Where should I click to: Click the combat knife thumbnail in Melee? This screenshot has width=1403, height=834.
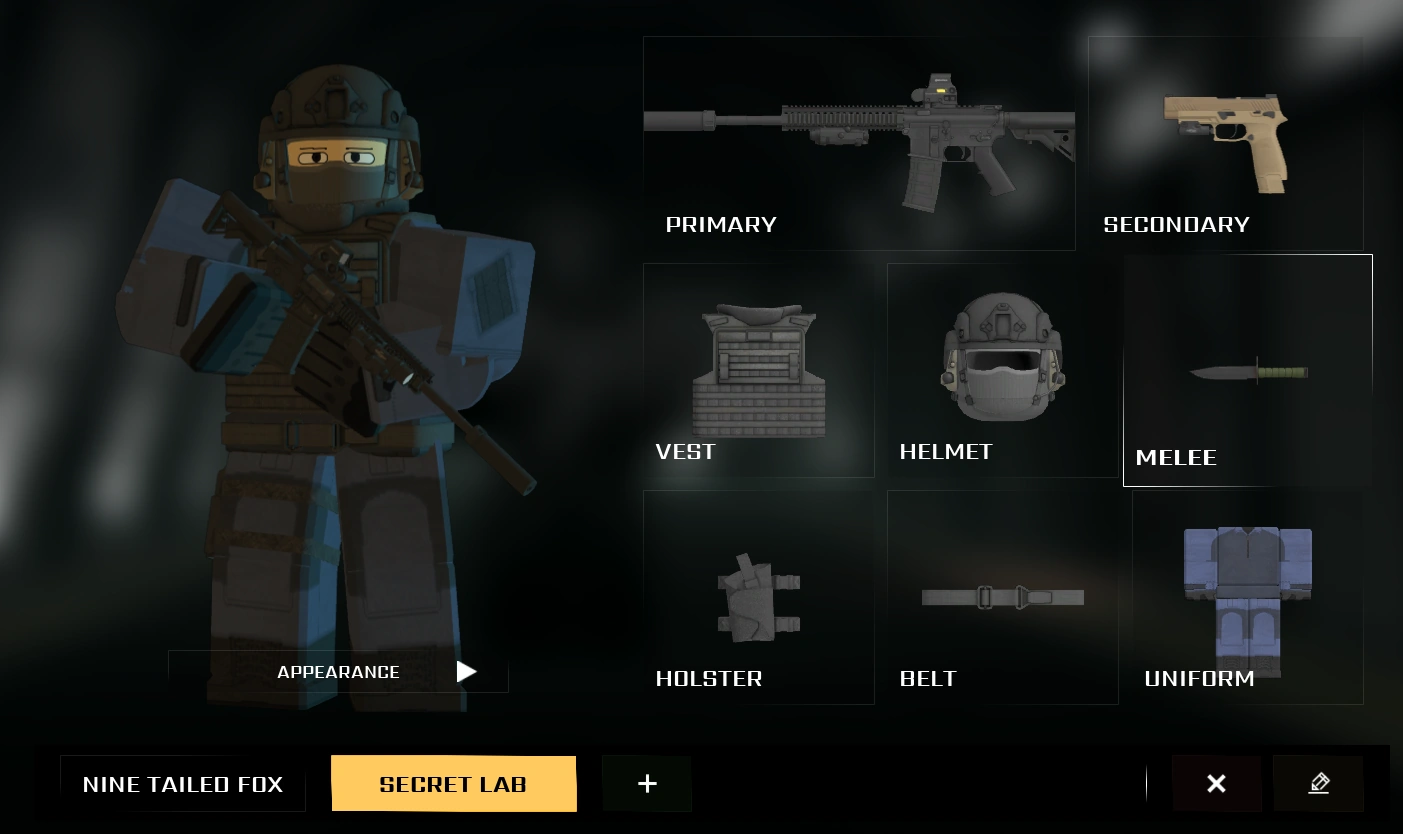[1249, 372]
